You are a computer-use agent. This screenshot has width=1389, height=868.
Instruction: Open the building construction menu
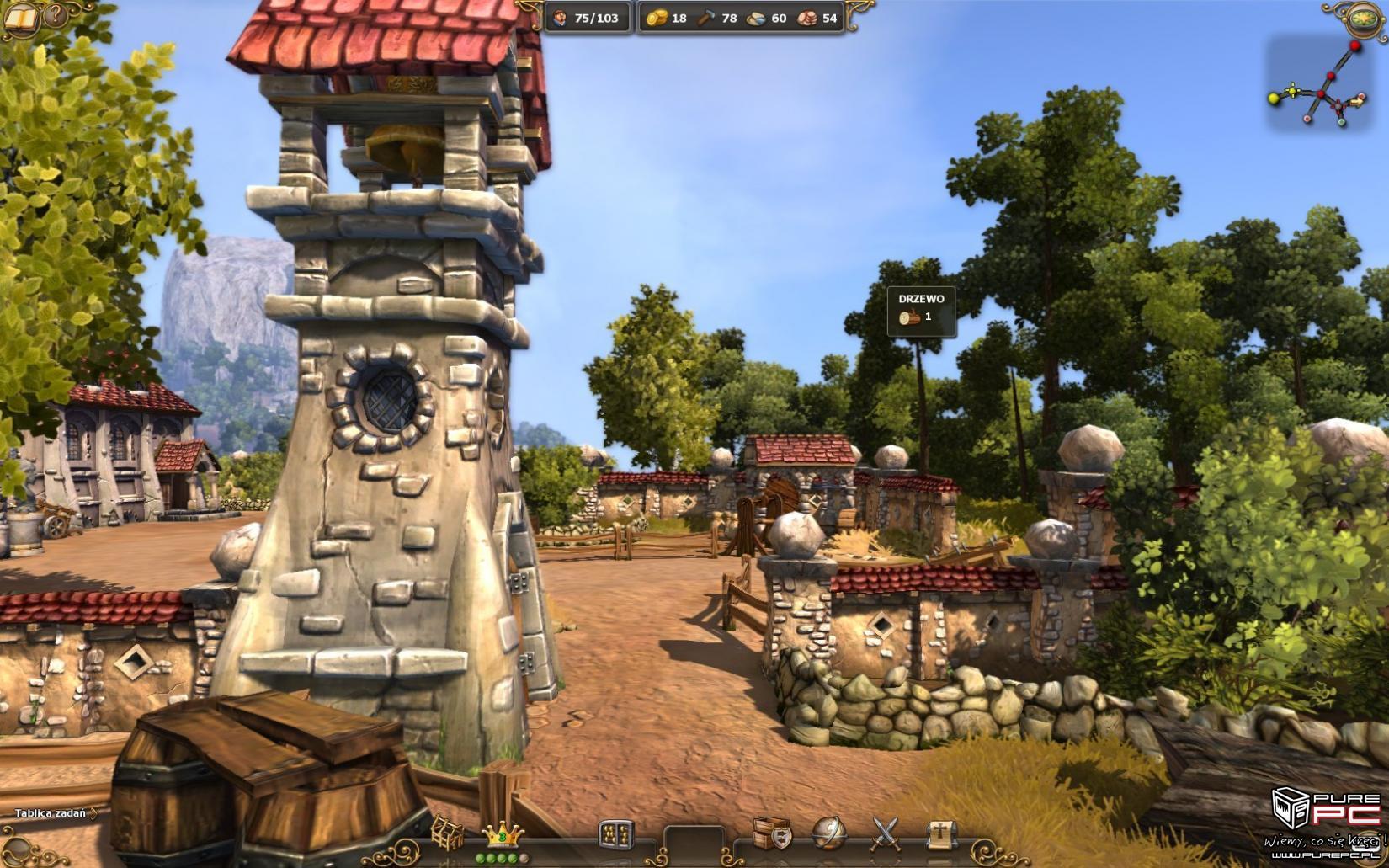pos(446,834)
